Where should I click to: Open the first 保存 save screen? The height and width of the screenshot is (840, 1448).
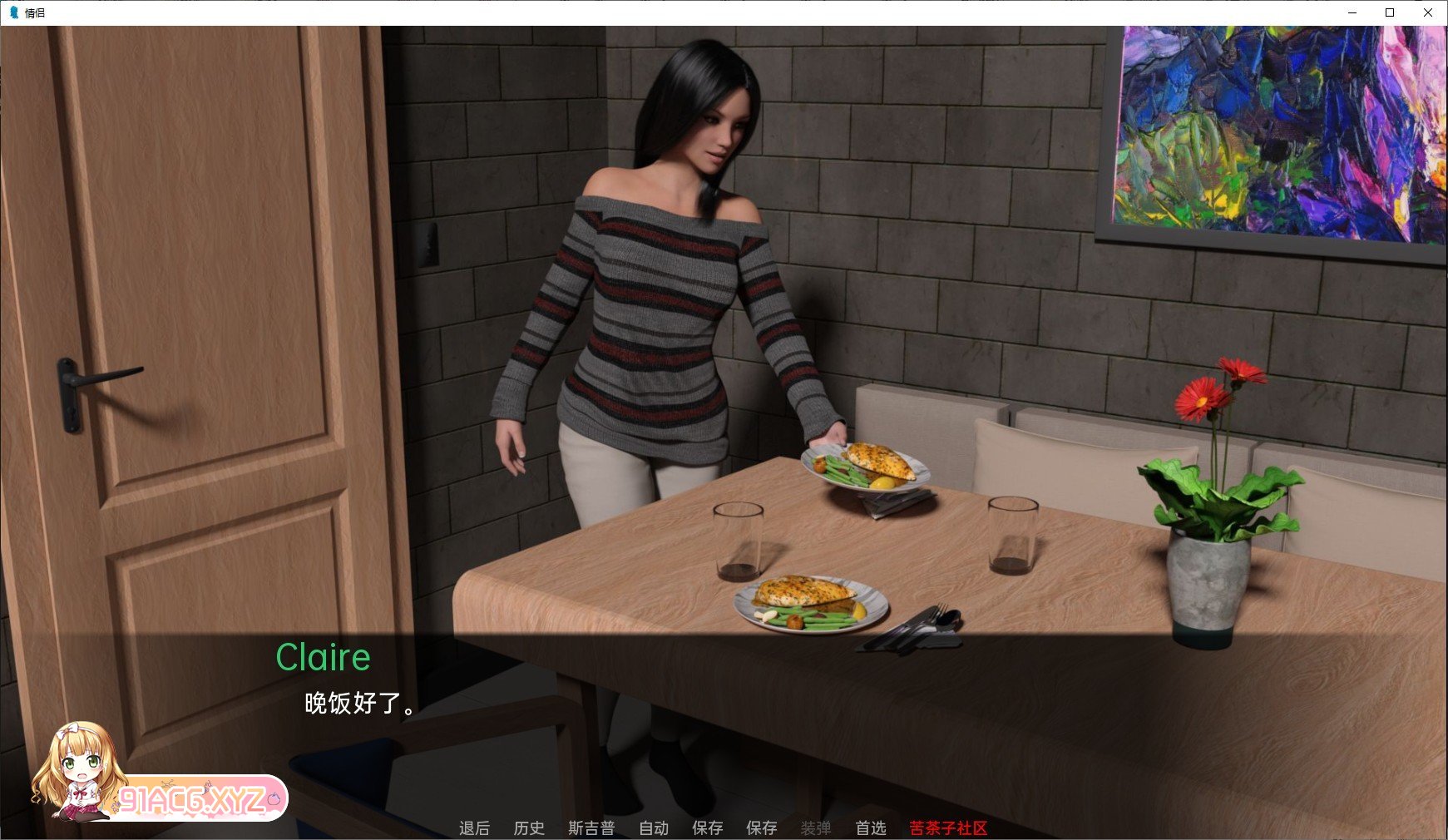[x=706, y=828]
